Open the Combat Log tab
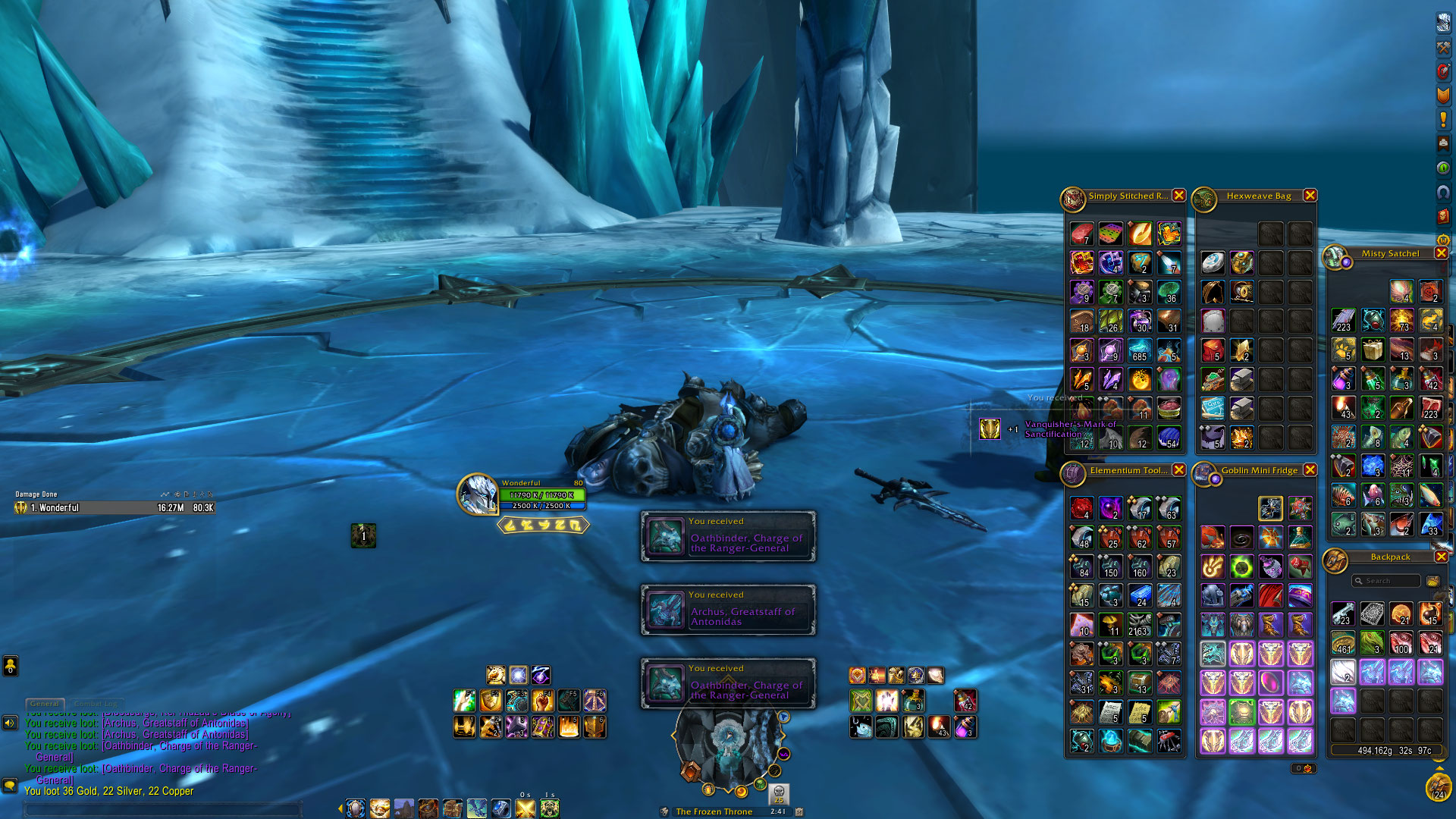 (95, 704)
